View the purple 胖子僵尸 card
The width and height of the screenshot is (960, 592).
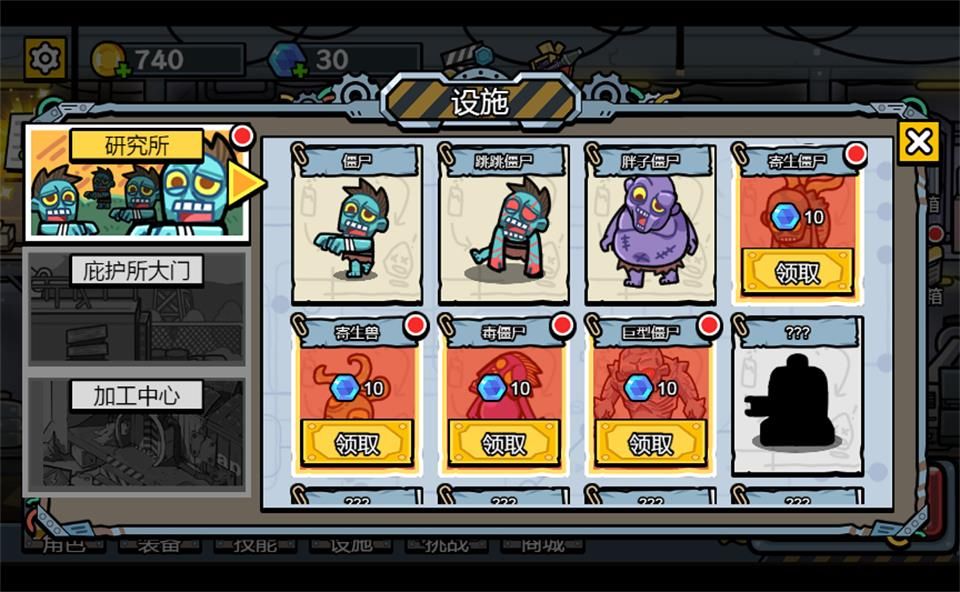pos(650,224)
